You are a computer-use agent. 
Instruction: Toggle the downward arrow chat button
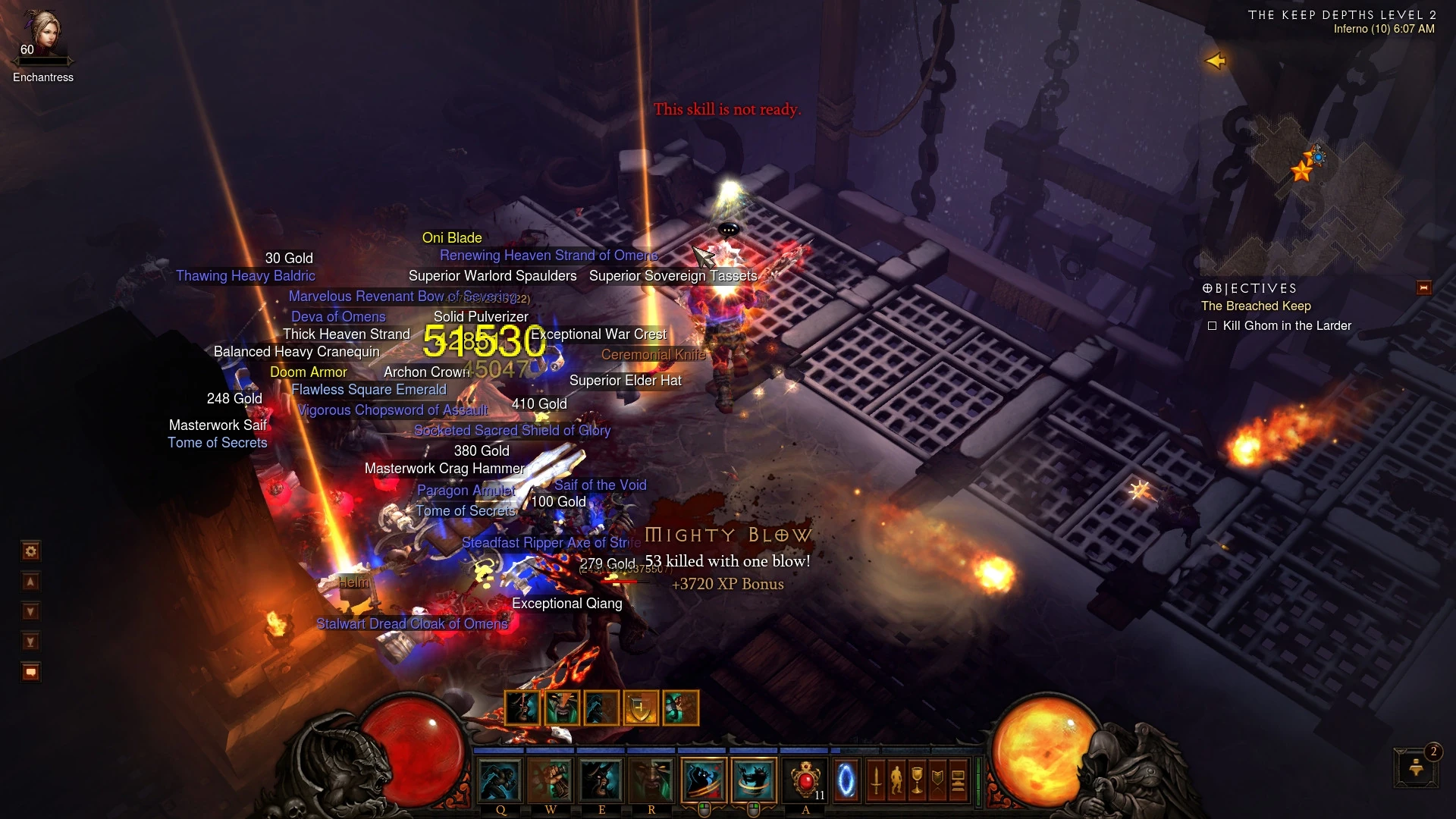tap(30, 610)
